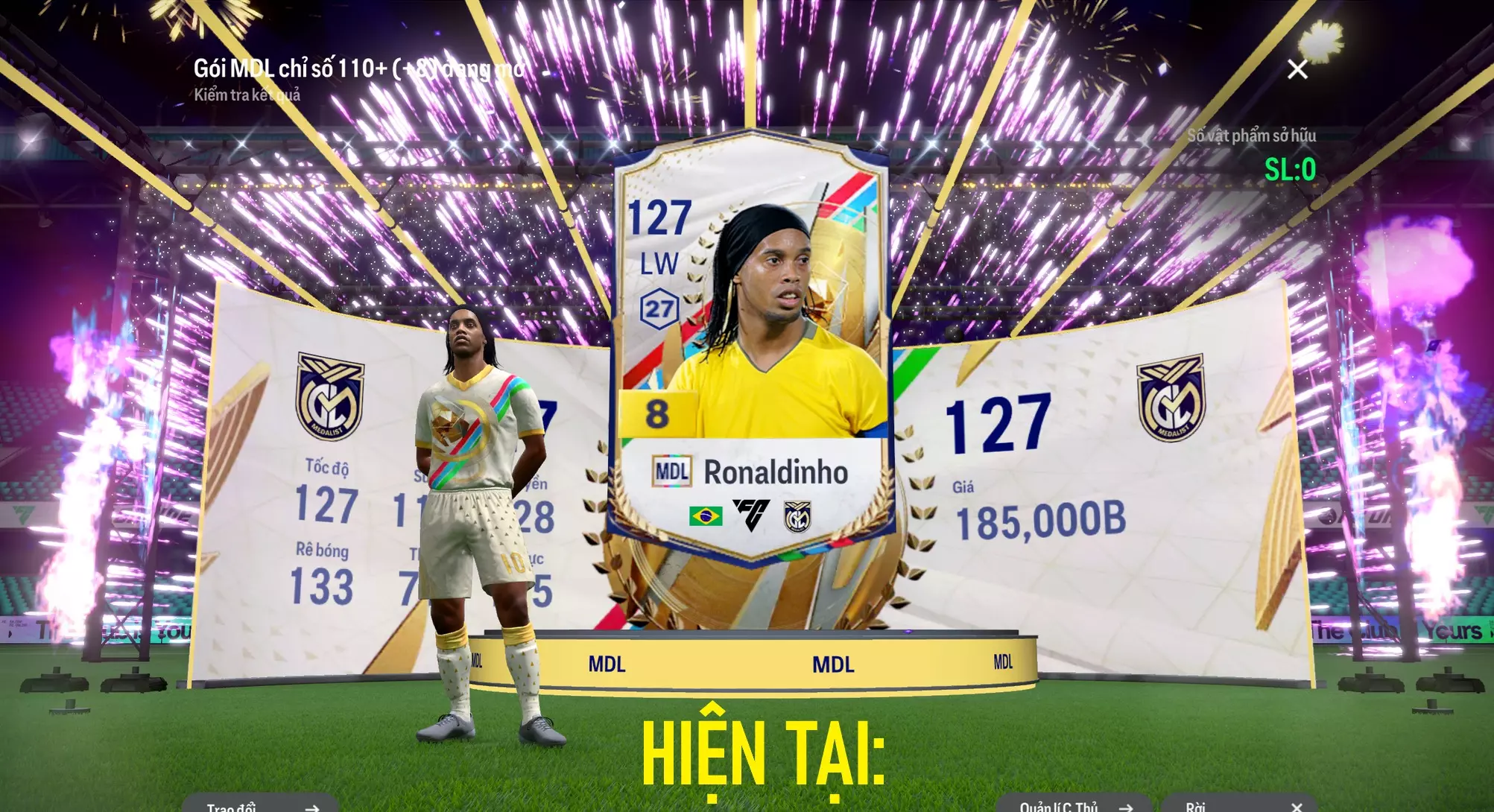Open the Trao đổi option

260,805
